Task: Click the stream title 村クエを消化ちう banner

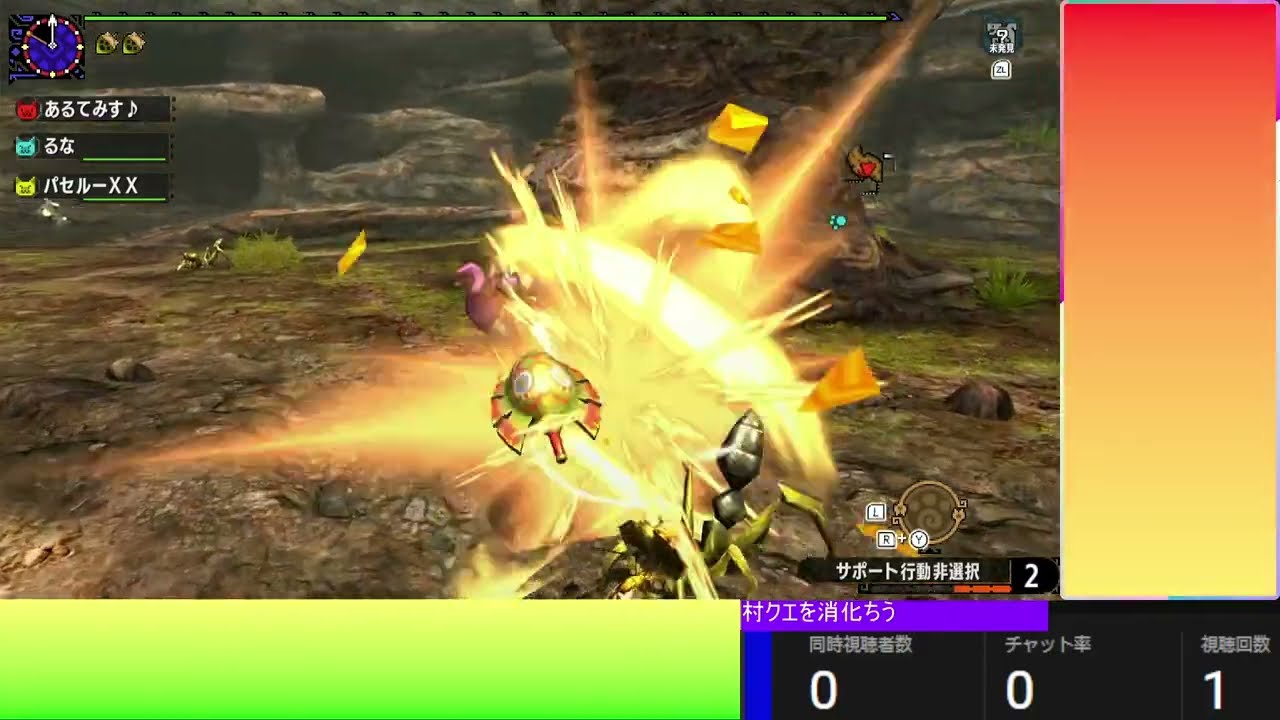Action: click(x=894, y=613)
